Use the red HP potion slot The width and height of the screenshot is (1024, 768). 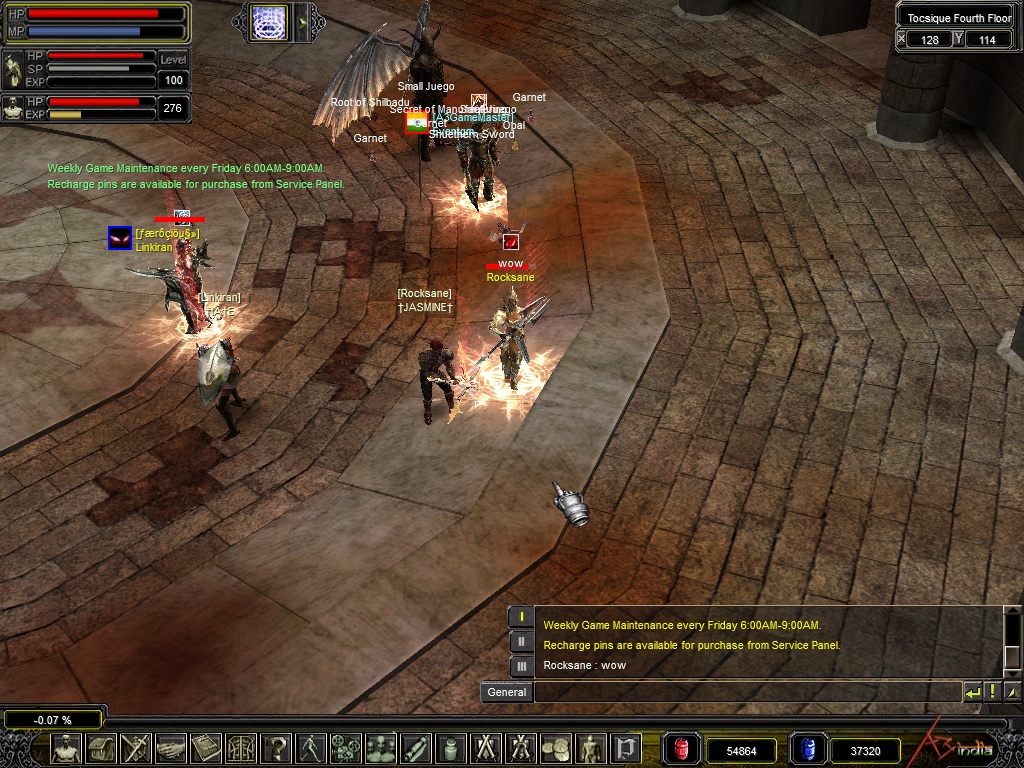682,749
